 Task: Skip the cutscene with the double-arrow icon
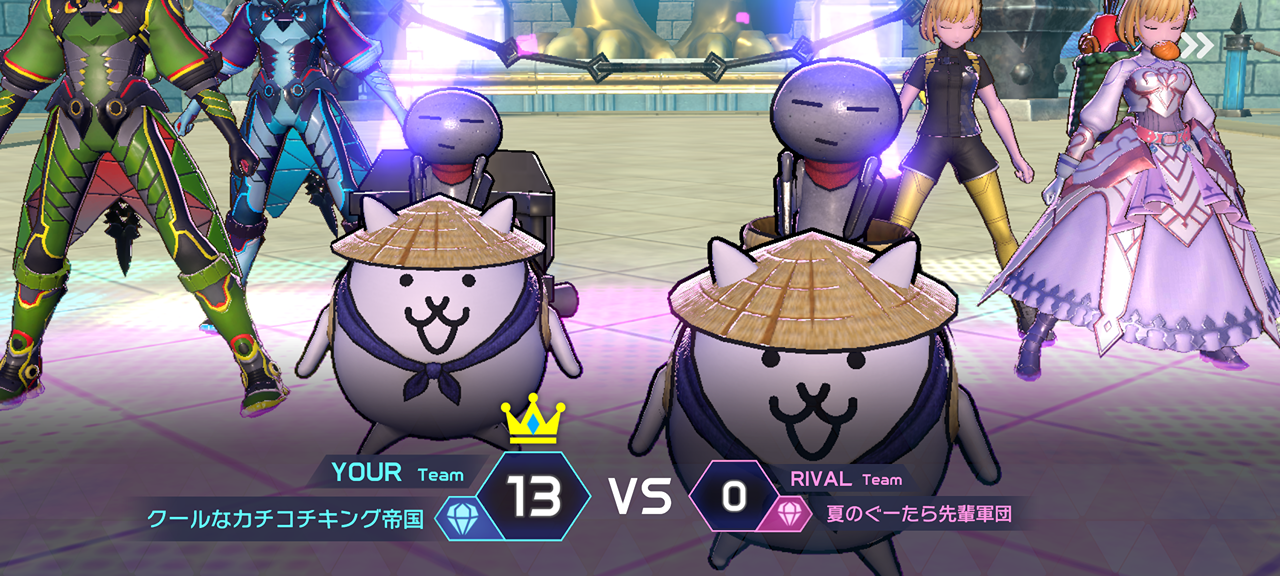[1197, 45]
